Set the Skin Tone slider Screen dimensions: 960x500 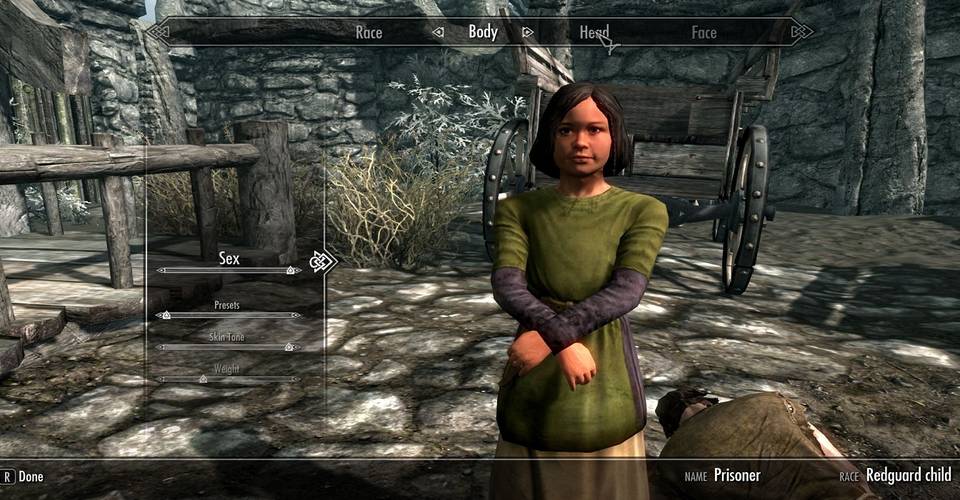tap(229, 347)
